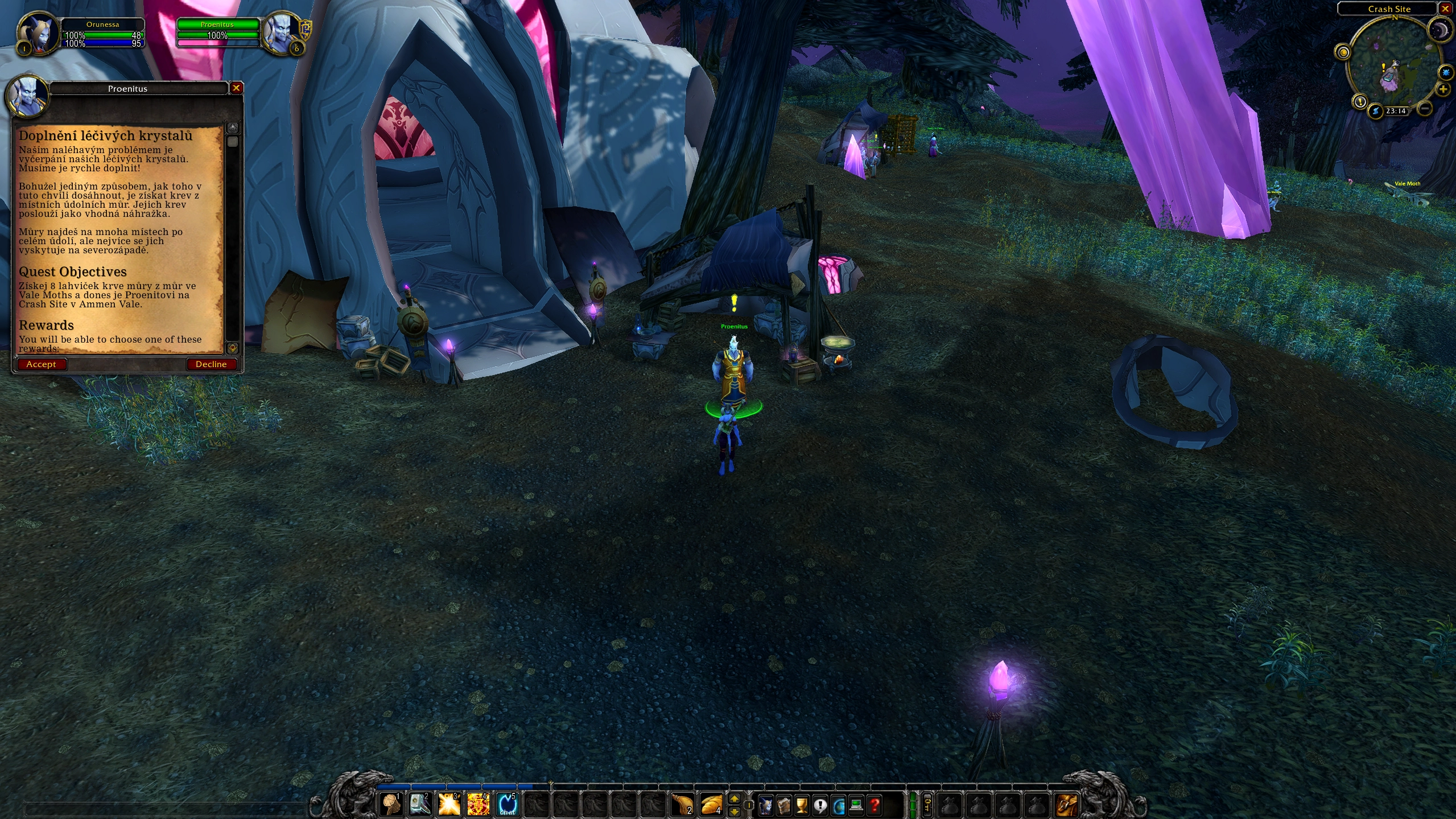Cast the golden burst spell in slot 3

click(x=449, y=804)
